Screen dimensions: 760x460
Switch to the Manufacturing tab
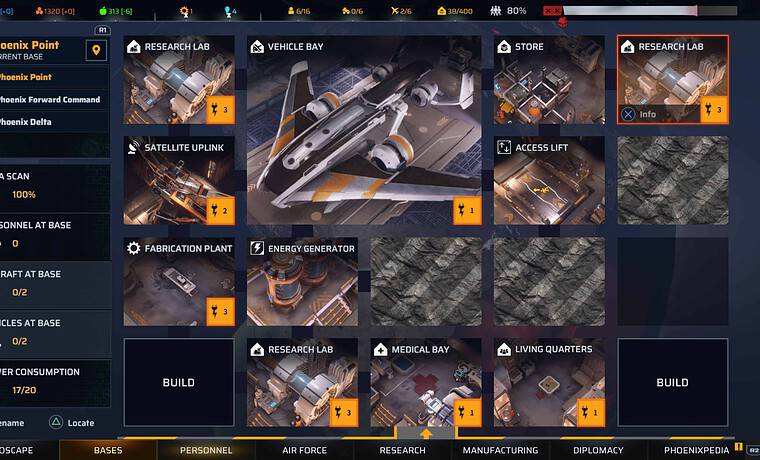(500, 450)
